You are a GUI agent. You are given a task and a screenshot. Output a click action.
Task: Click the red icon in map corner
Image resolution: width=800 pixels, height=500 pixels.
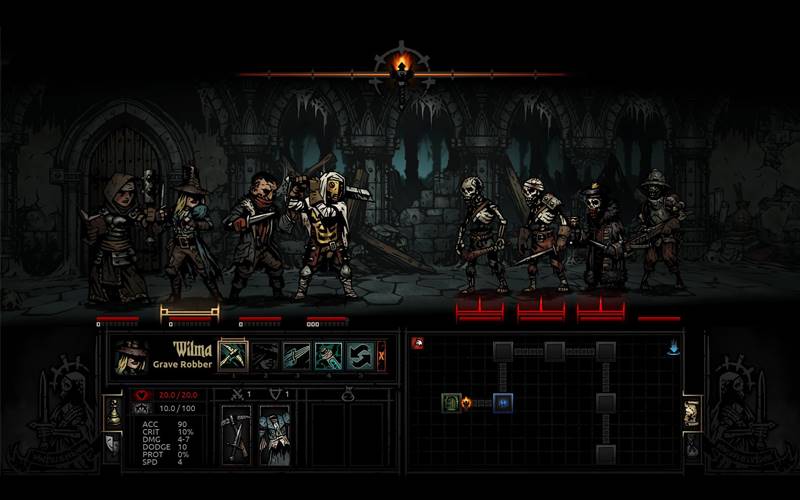point(418,342)
